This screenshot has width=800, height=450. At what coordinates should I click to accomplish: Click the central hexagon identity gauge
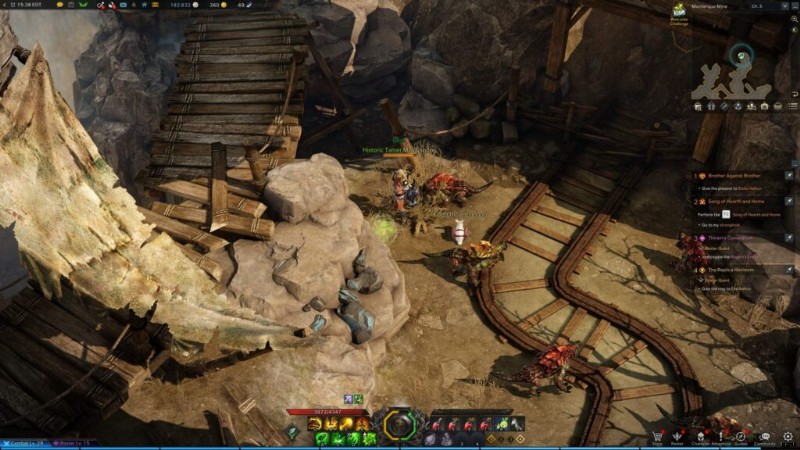click(x=399, y=425)
